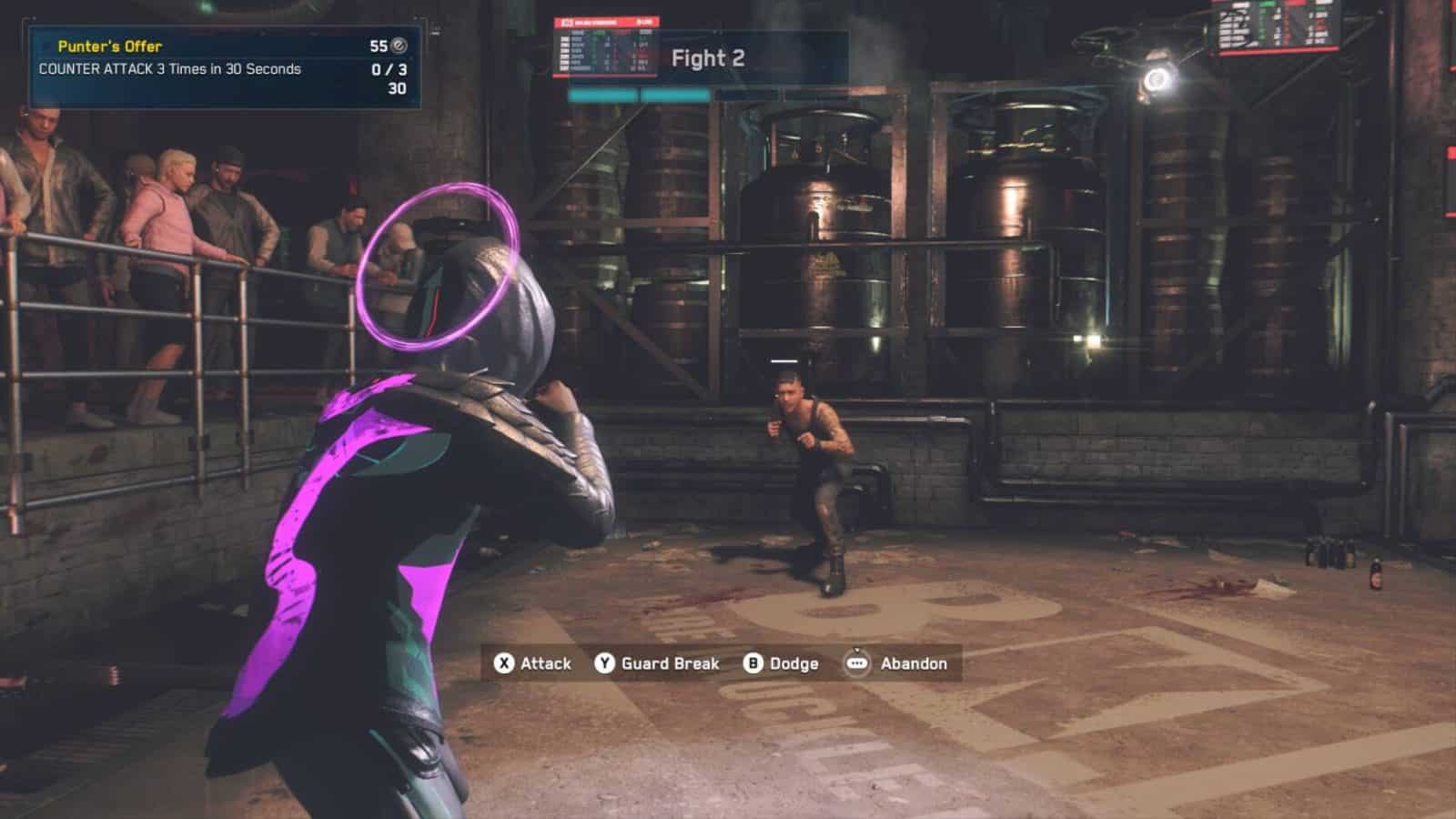This screenshot has width=1456, height=819.
Task: Click the red betting board icon near Fight 2
Action: point(566,22)
